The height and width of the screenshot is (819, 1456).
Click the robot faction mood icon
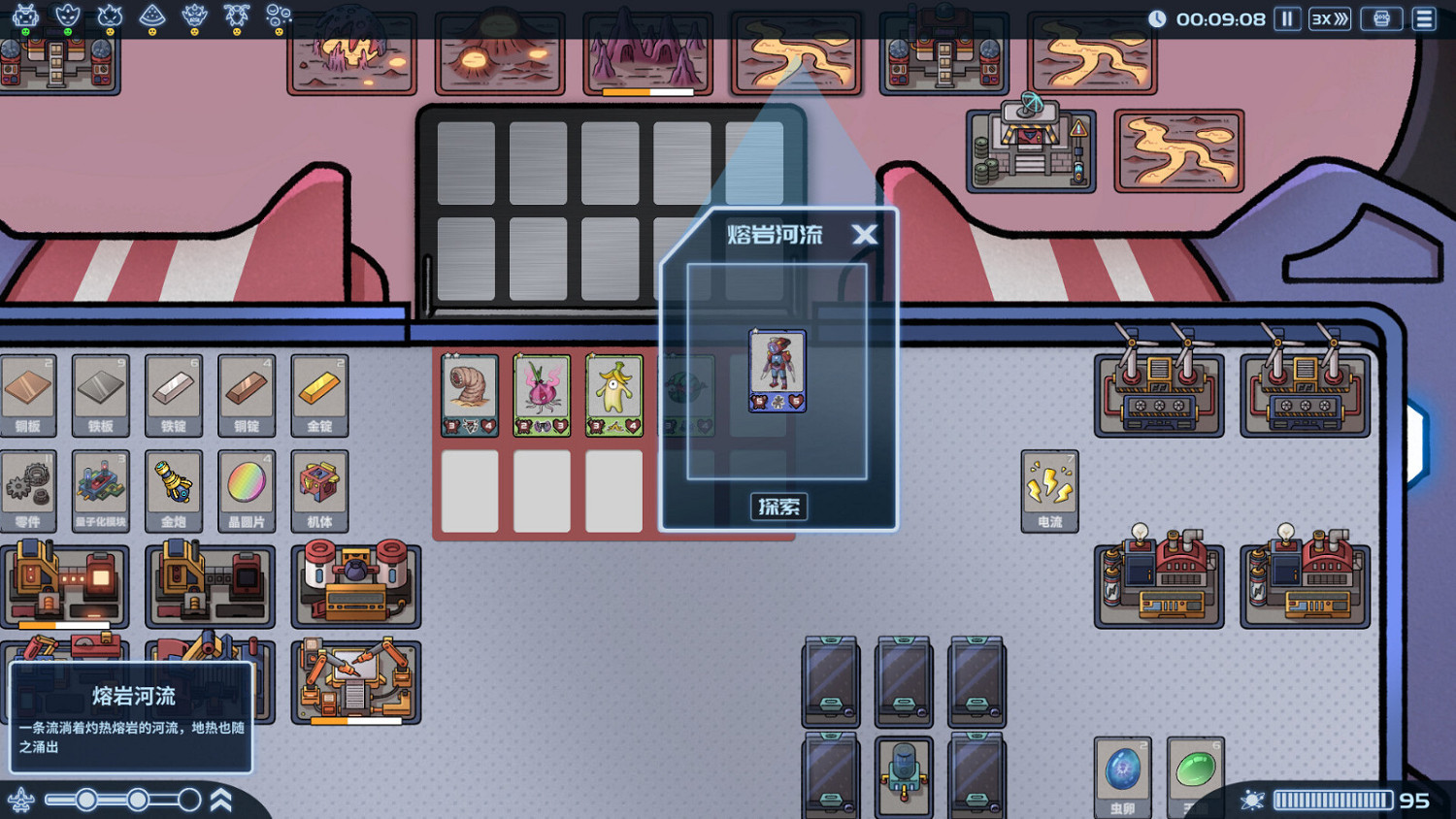point(25,31)
